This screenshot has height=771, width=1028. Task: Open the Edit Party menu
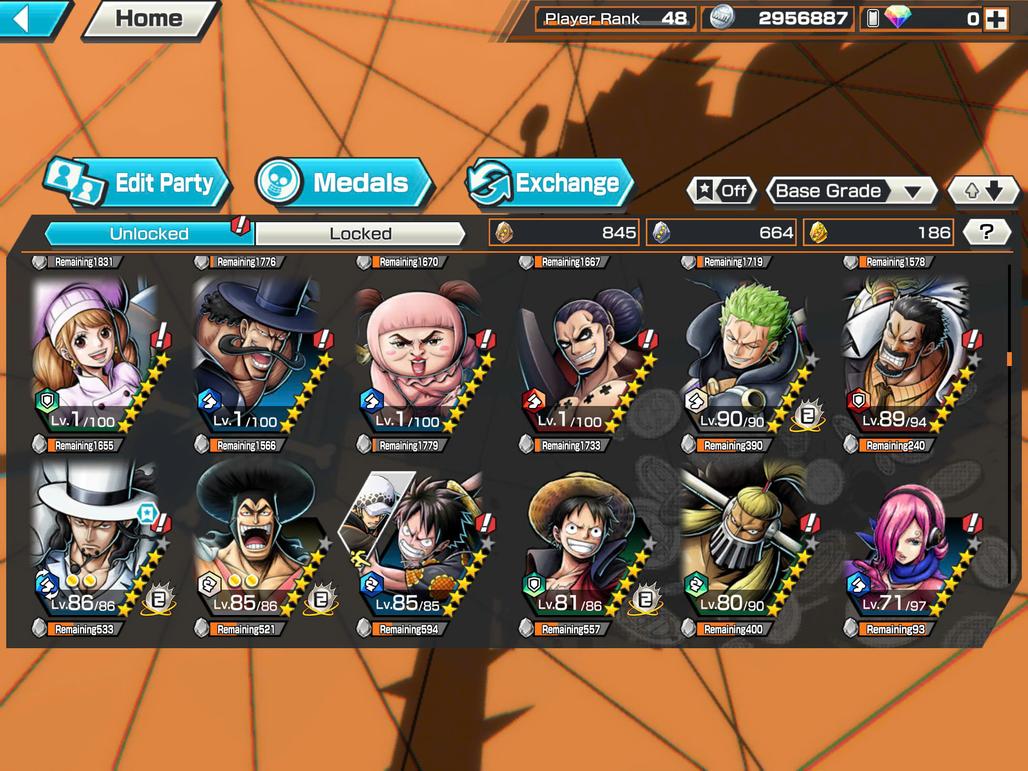pos(138,183)
